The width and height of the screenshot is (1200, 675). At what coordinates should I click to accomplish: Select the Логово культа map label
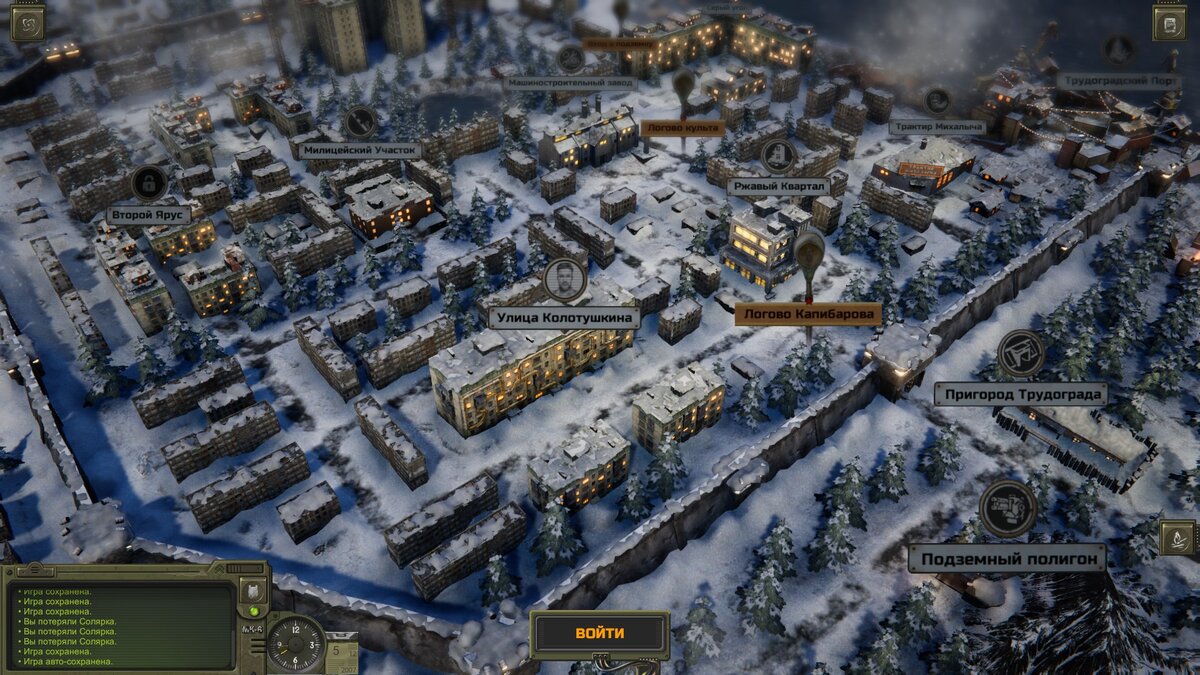coord(682,128)
